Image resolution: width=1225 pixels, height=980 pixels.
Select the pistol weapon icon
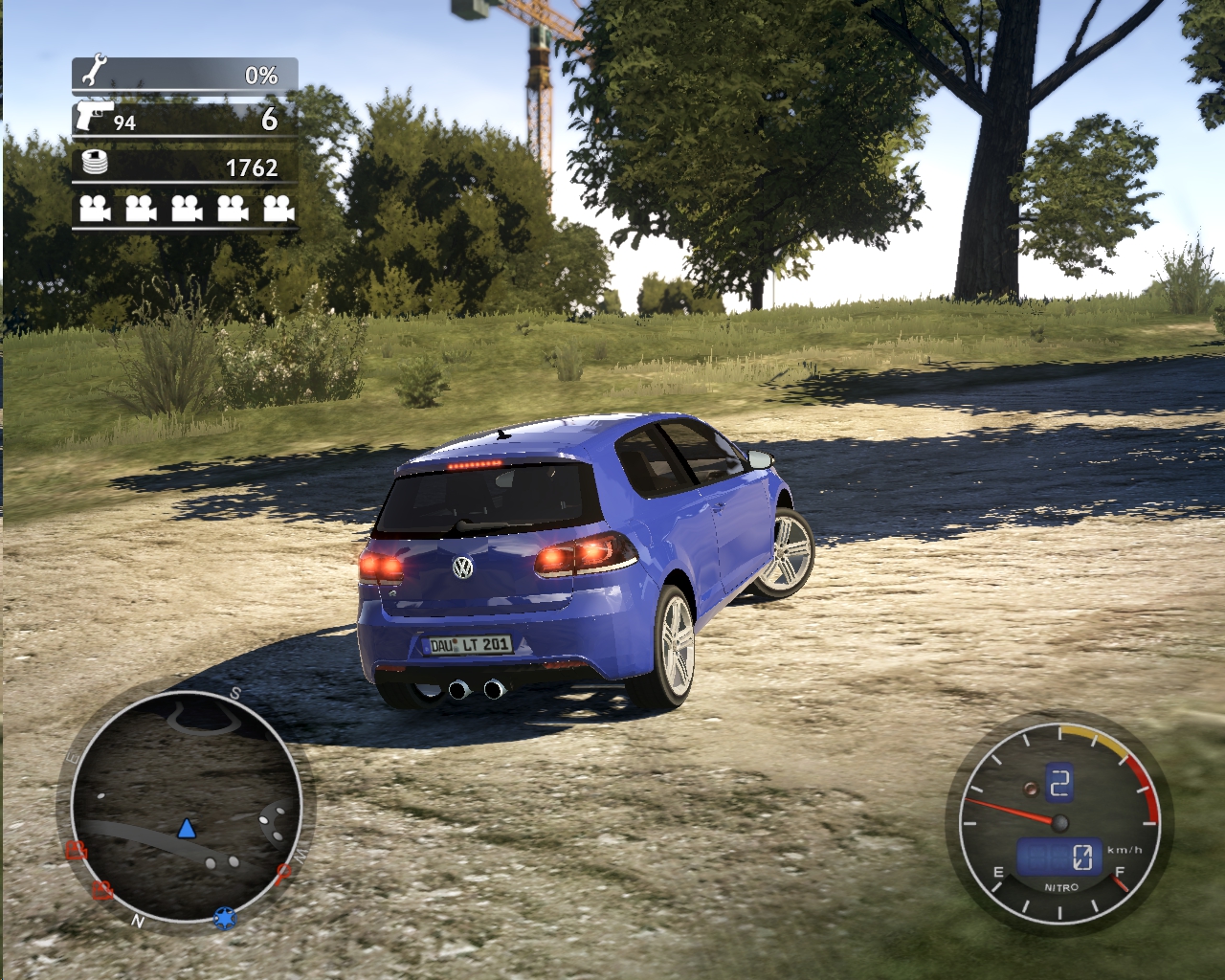tap(93, 117)
